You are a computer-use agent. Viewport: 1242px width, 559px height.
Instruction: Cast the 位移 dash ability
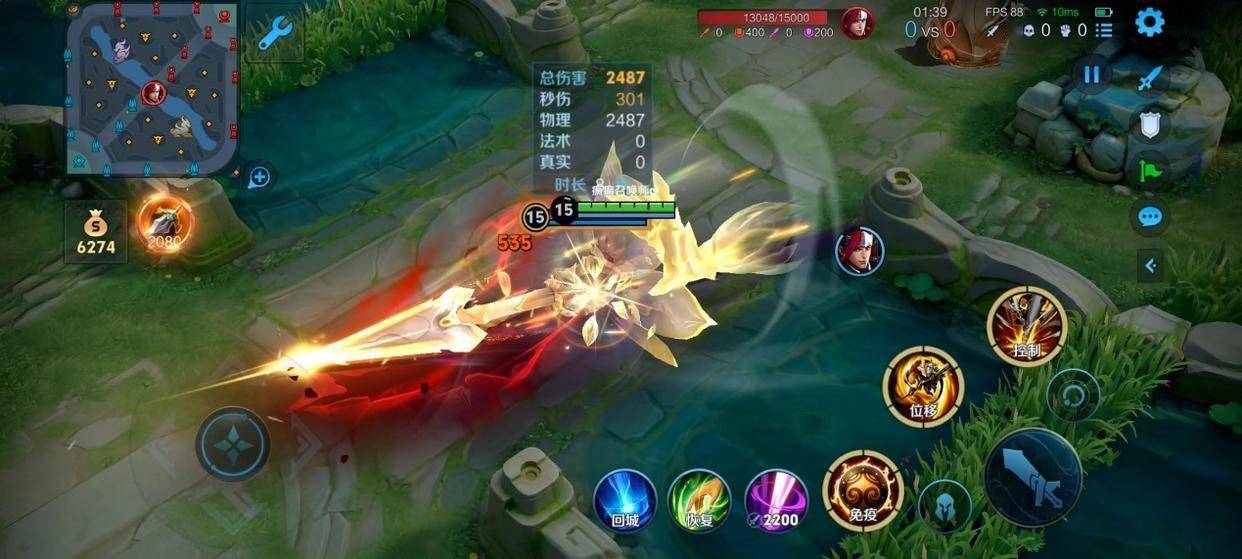[x=922, y=386]
